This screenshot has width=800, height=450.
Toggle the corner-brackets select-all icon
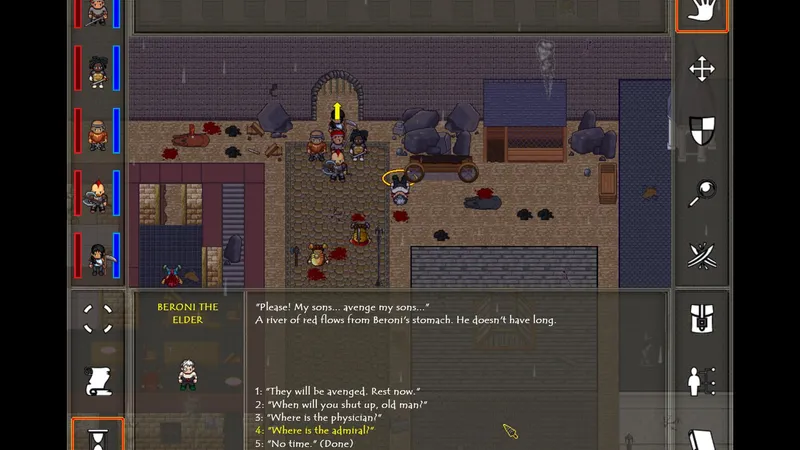click(98, 319)
